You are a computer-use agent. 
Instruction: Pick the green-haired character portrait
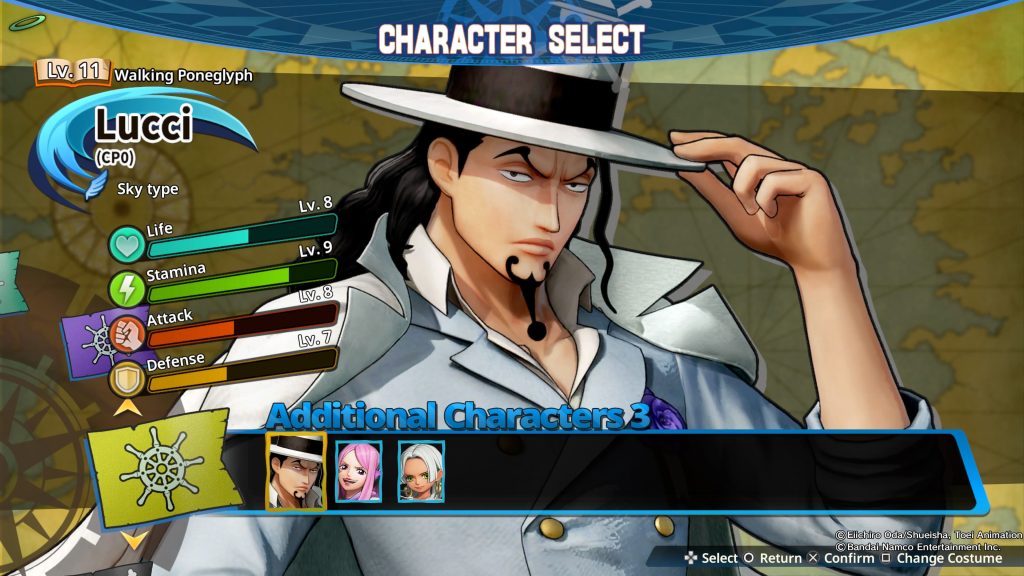click(421, 471)
